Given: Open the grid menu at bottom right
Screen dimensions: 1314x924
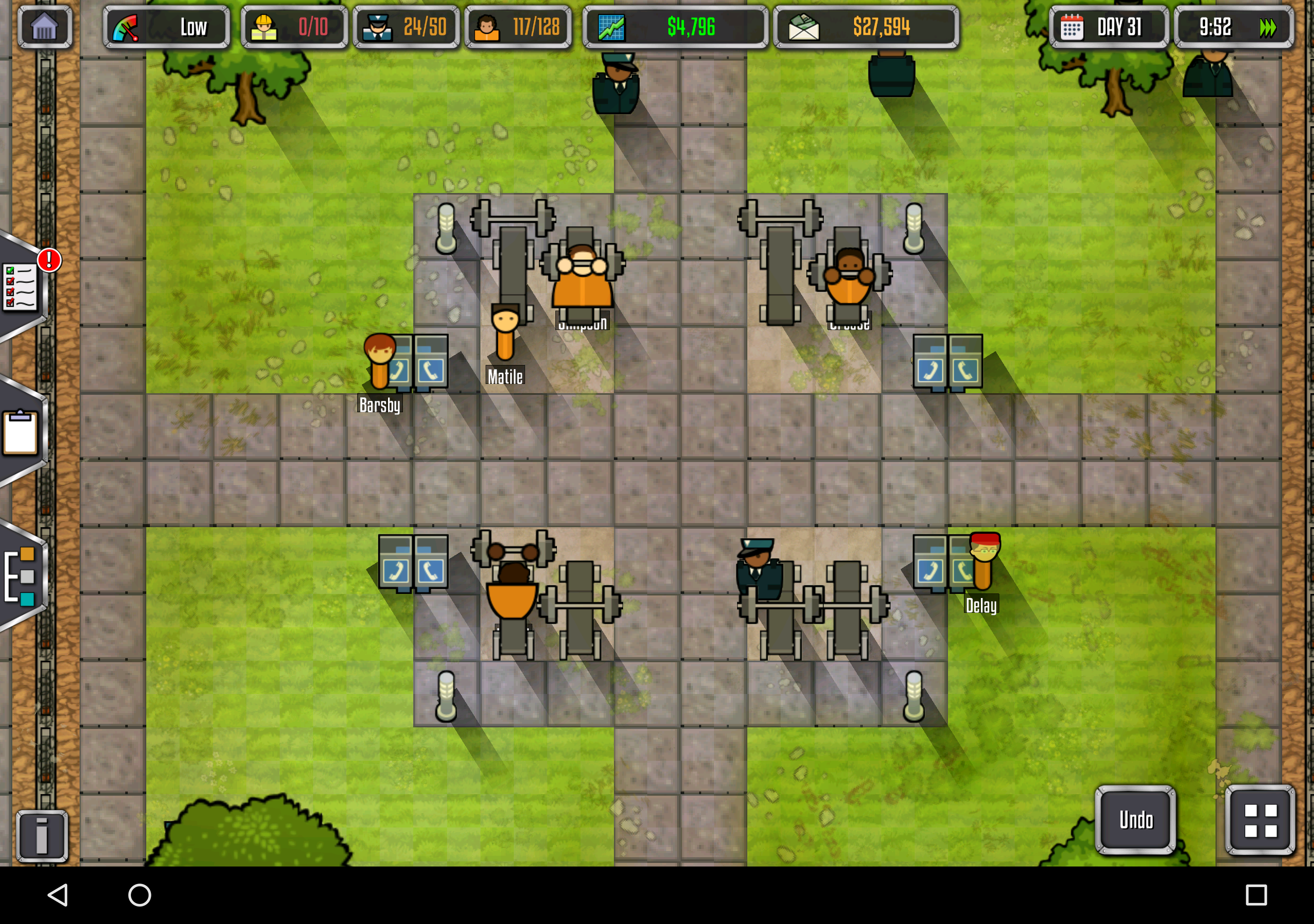Looking at the screenshot, I should pyautogui.click(x=1258, y=820).
